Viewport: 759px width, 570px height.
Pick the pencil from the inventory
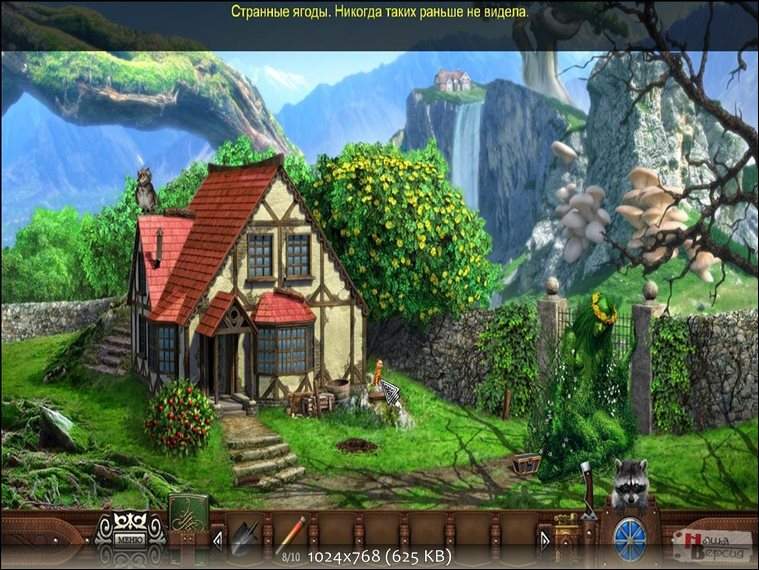coord(290,531)
